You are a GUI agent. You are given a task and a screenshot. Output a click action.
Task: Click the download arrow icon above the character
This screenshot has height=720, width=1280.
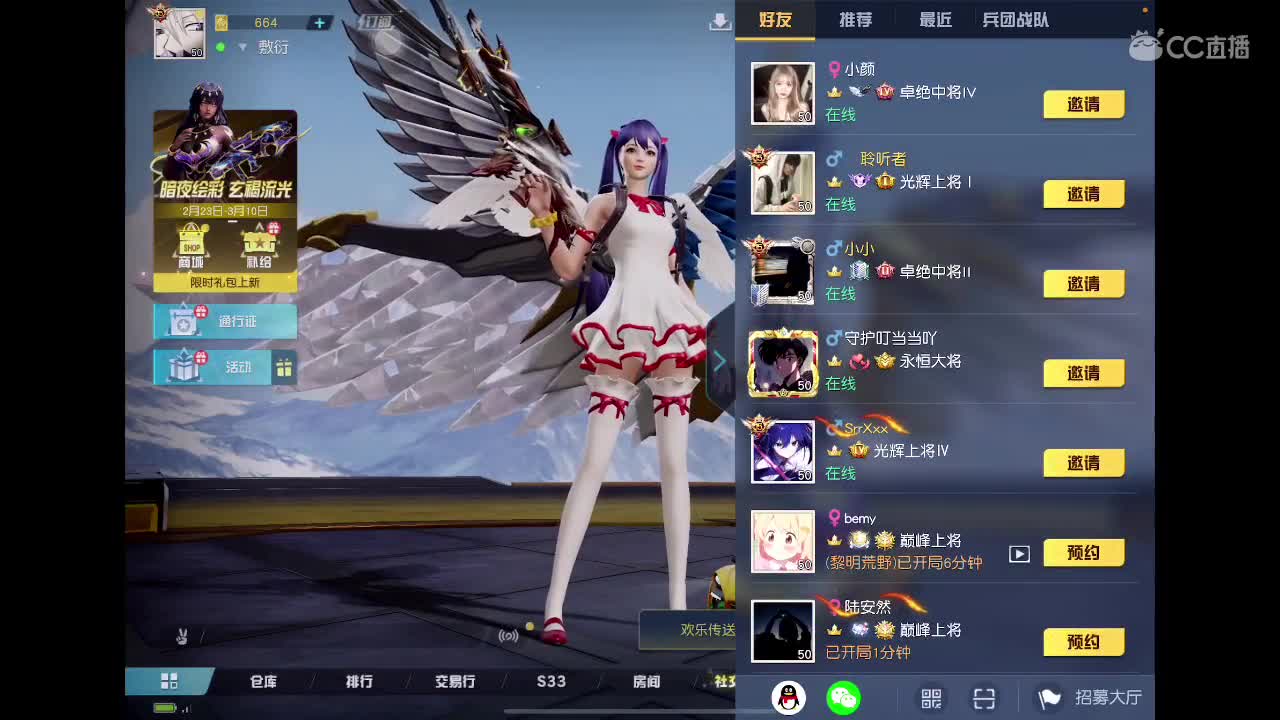[720, 20]
